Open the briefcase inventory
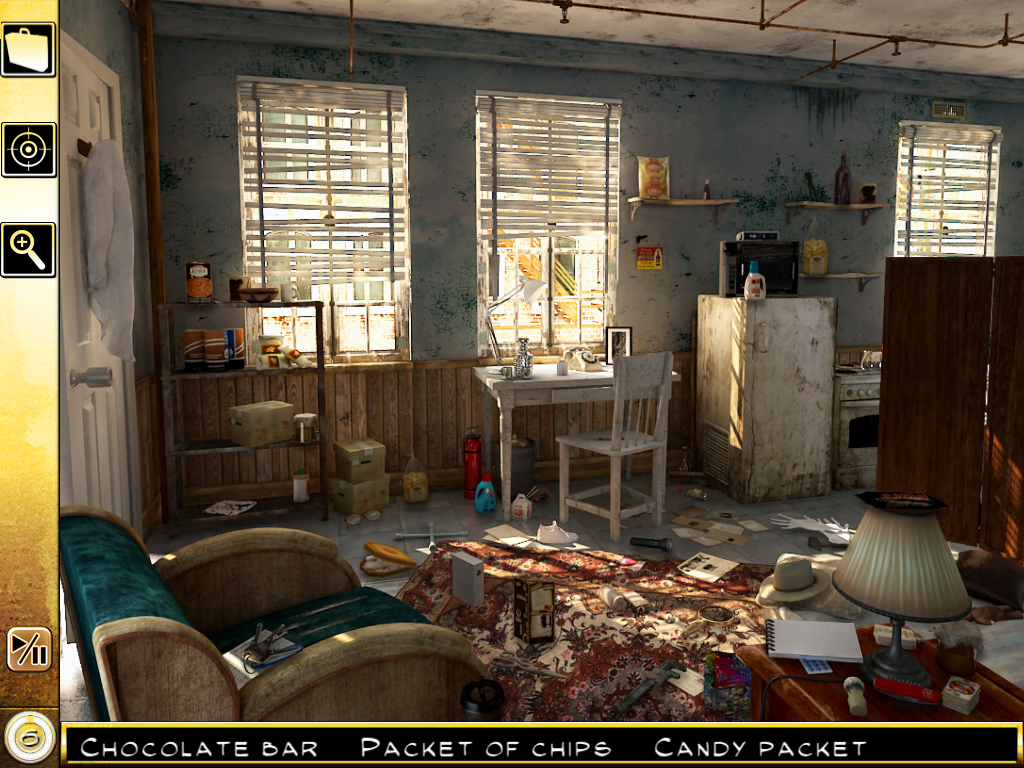The image size is (1024, 768). coord(28,49)
